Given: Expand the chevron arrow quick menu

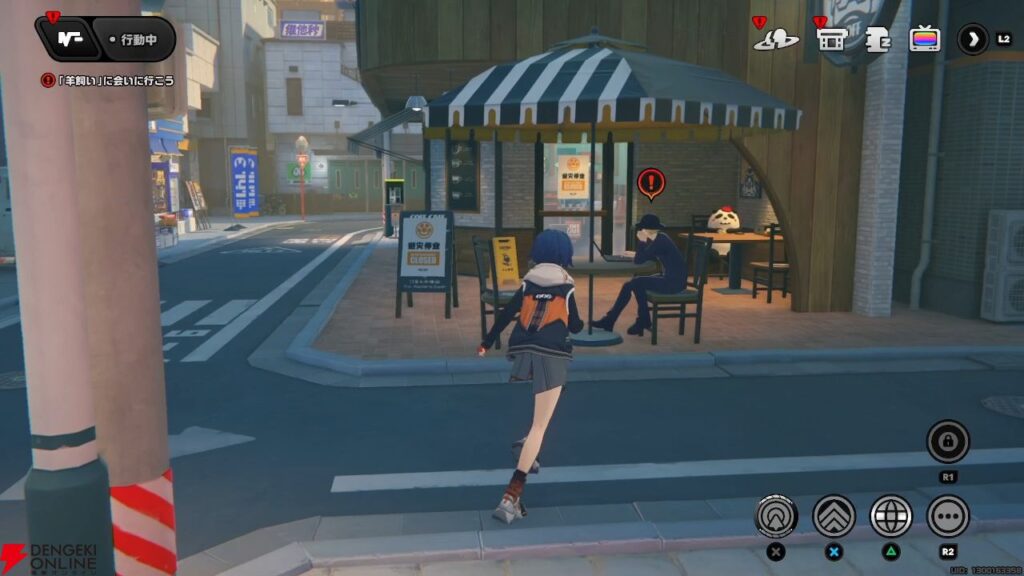Looking at the screenshot, I should 972,39.
